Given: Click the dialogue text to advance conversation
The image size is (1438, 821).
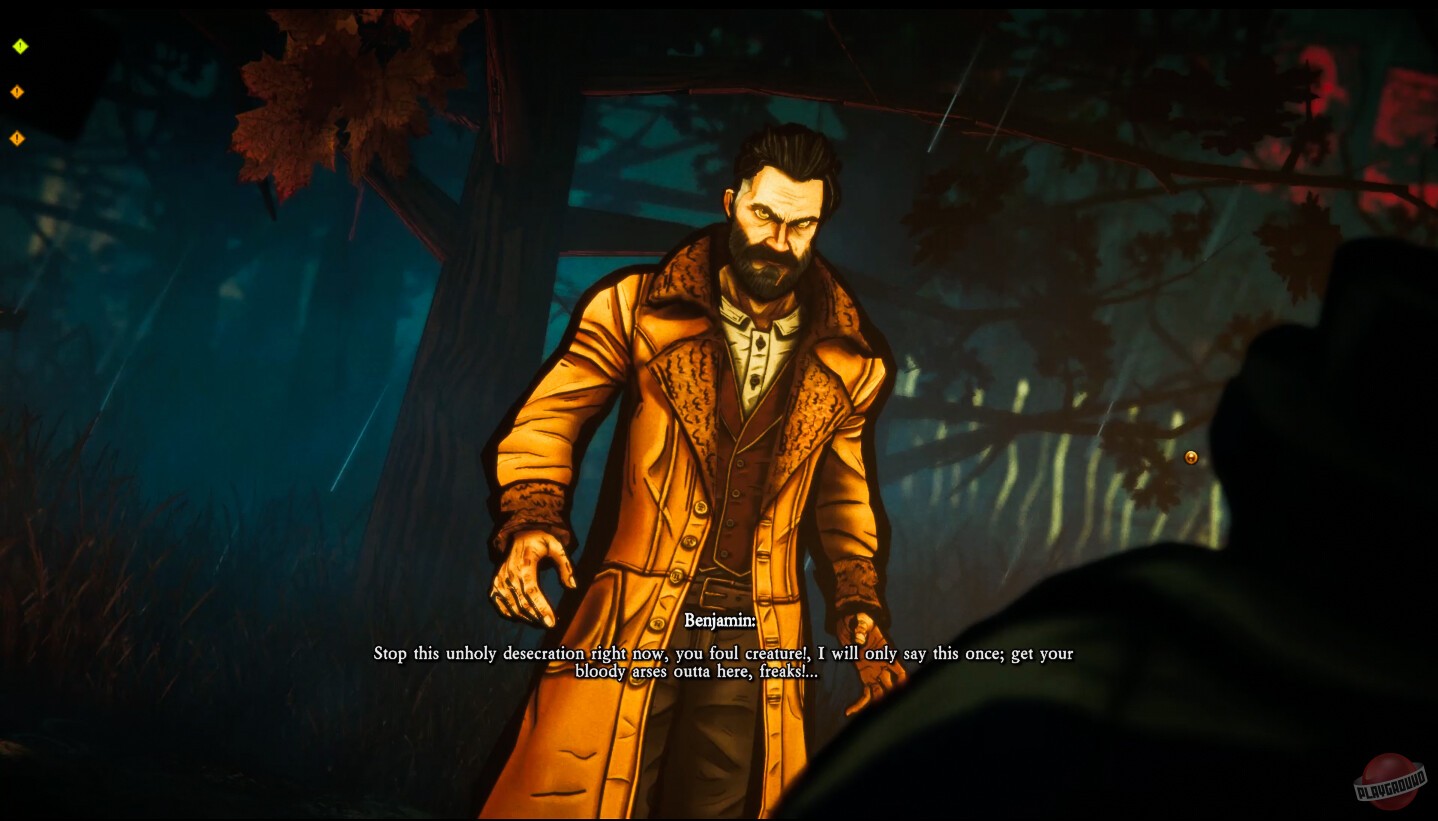Looking at the screenshot, I should pos(722,662).
